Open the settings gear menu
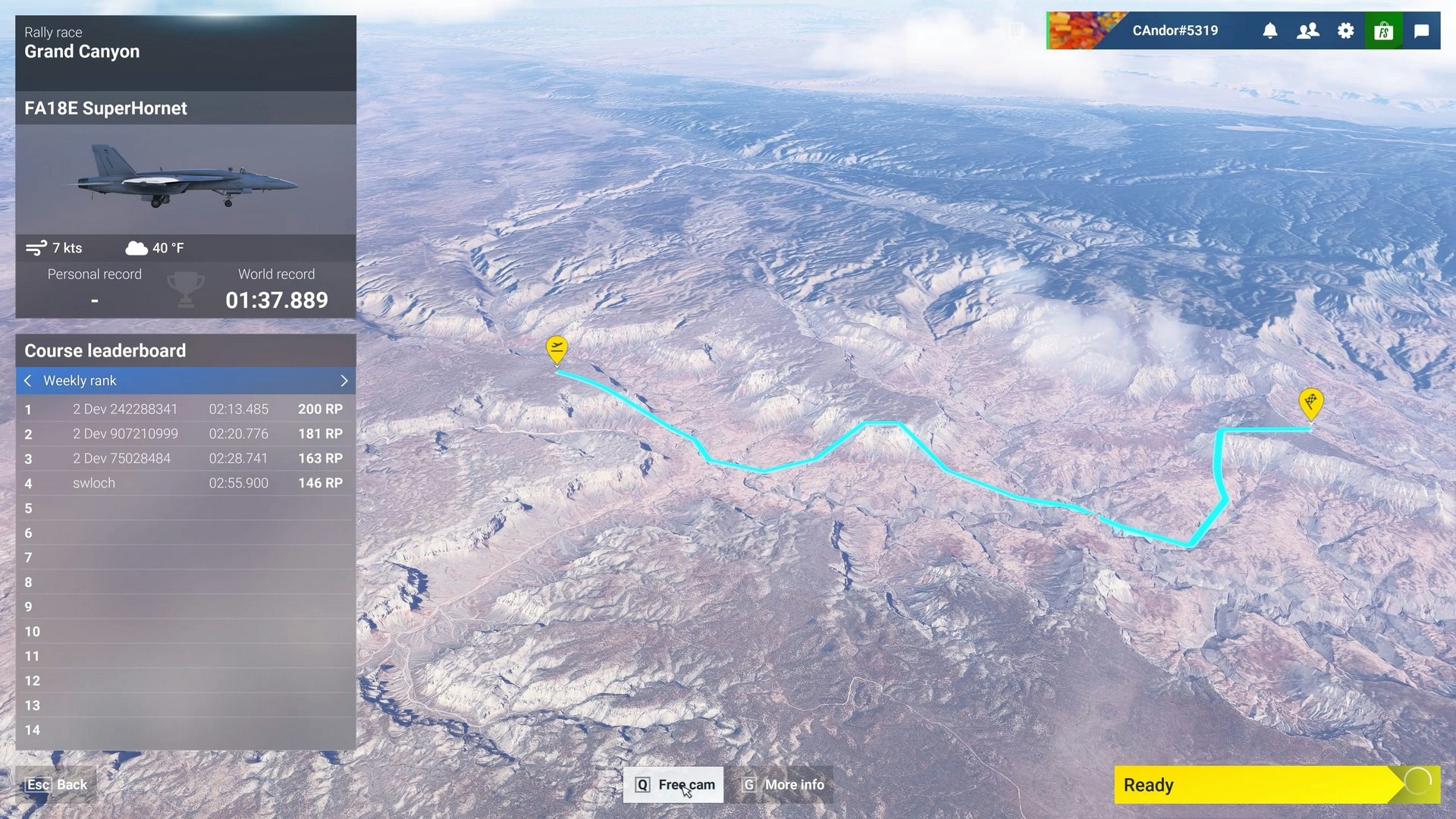The image size is (1456, 819). (x=1346, y=31)
